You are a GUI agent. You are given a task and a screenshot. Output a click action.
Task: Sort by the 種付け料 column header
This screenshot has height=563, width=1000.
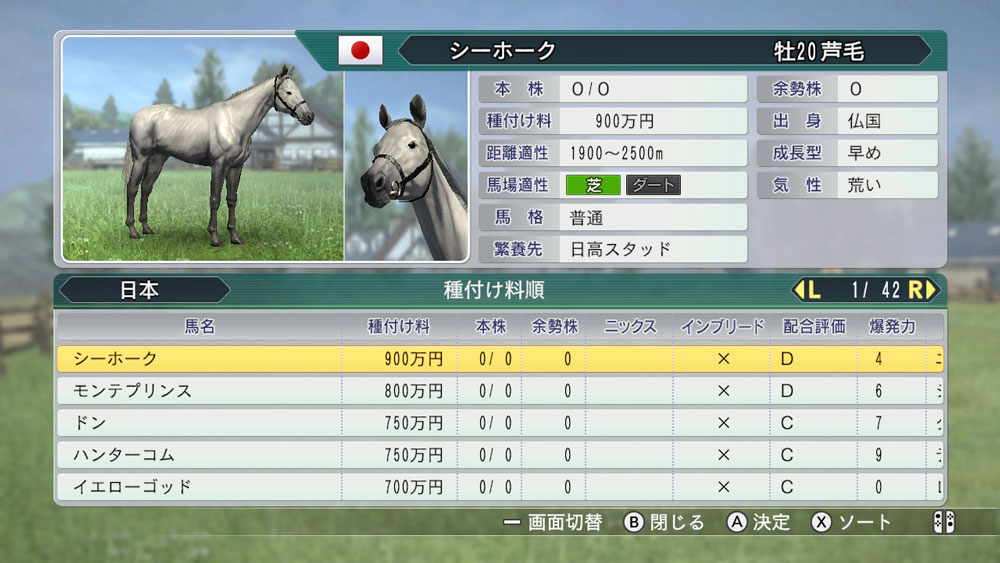tap(399, 326)
